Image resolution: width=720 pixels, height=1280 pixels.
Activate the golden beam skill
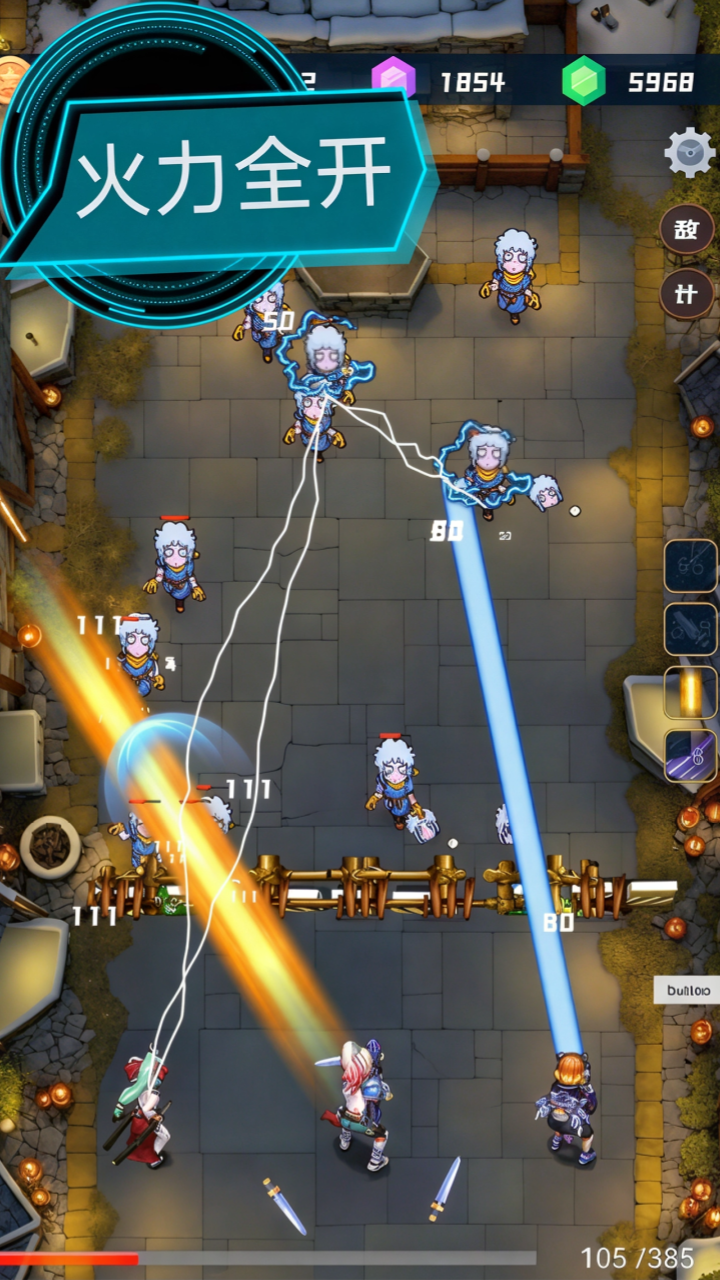[x=690, y=693]
